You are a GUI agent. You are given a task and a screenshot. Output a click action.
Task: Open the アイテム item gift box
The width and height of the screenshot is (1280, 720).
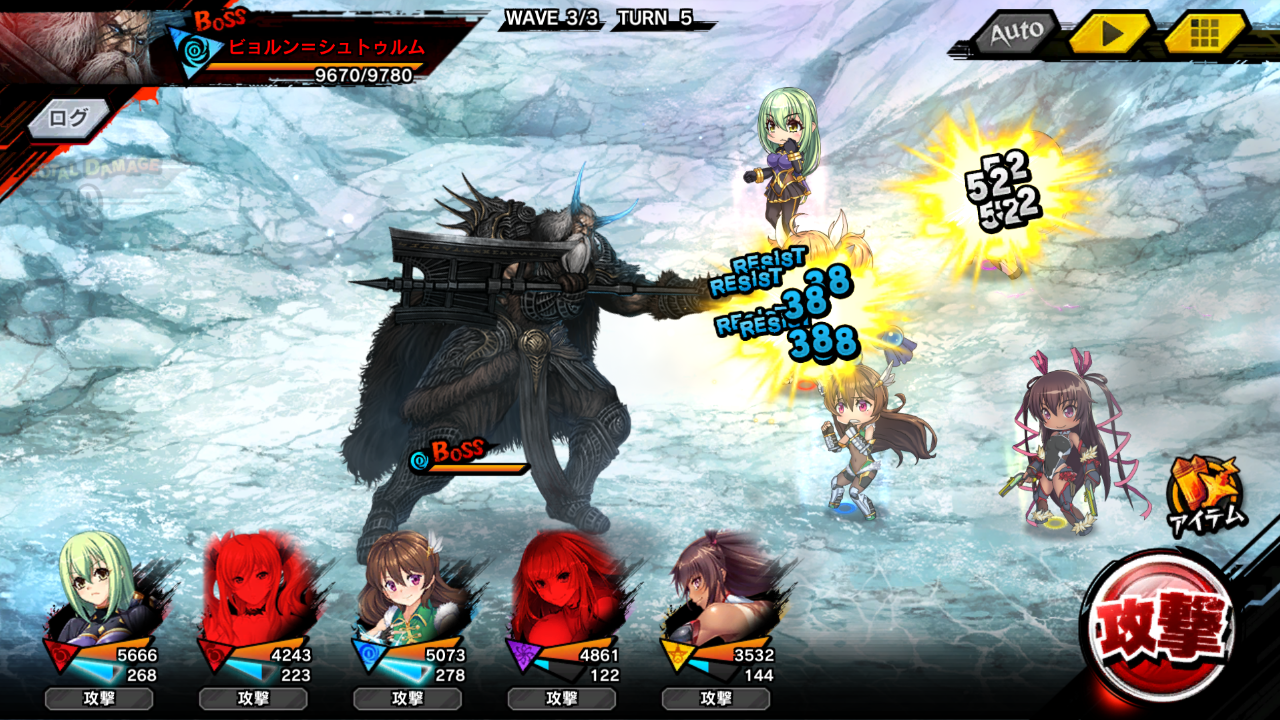(1206, 494)
